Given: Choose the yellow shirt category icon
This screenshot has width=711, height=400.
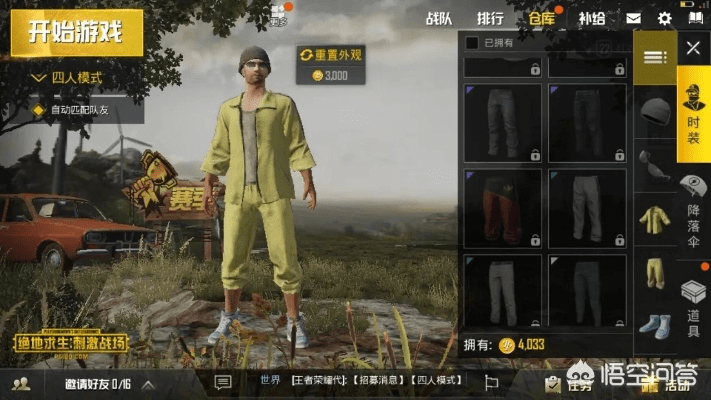Looking at the screenshot, I should pos(656,216).
